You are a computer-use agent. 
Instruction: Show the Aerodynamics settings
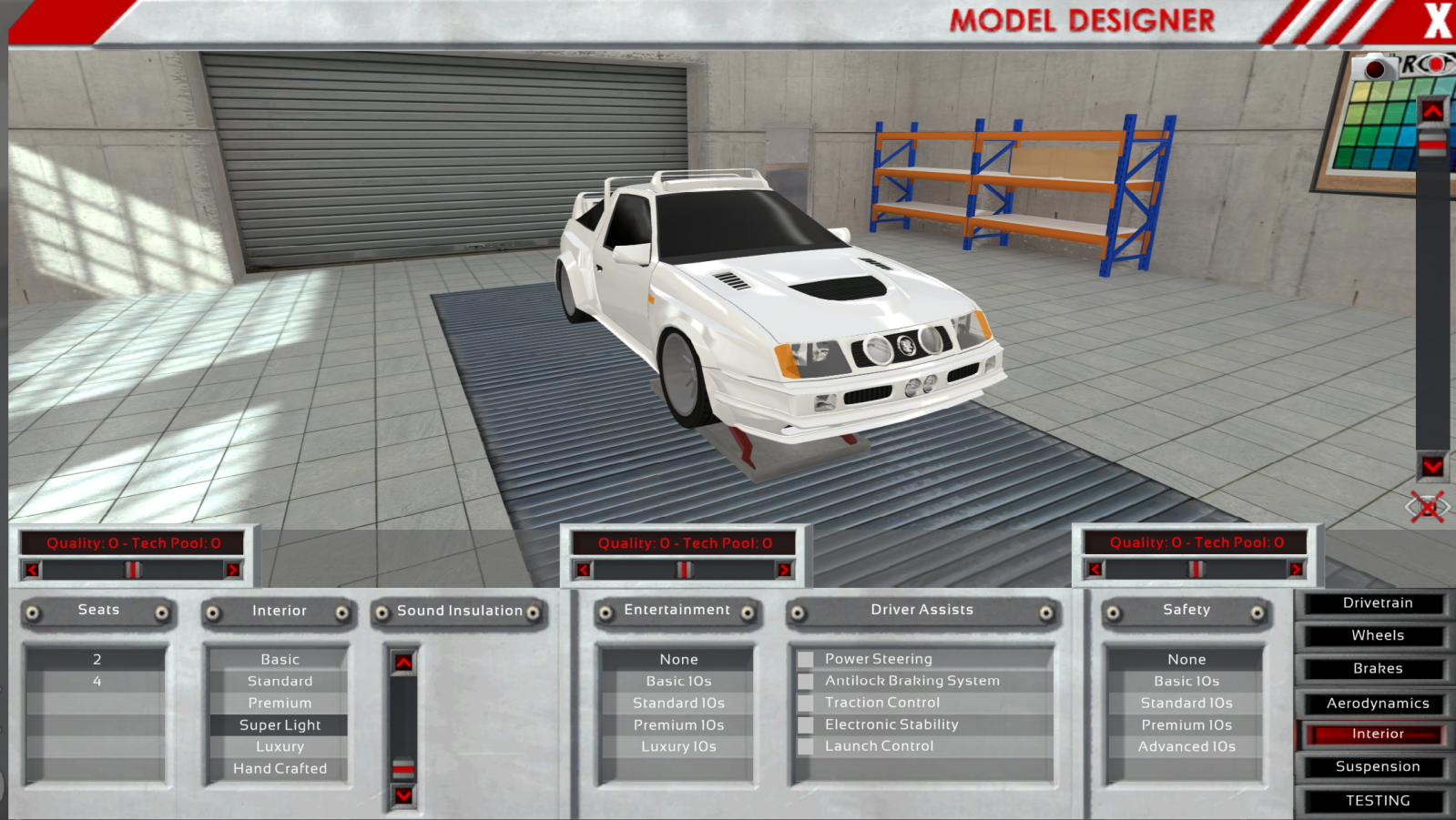(x=1376, y=704)
